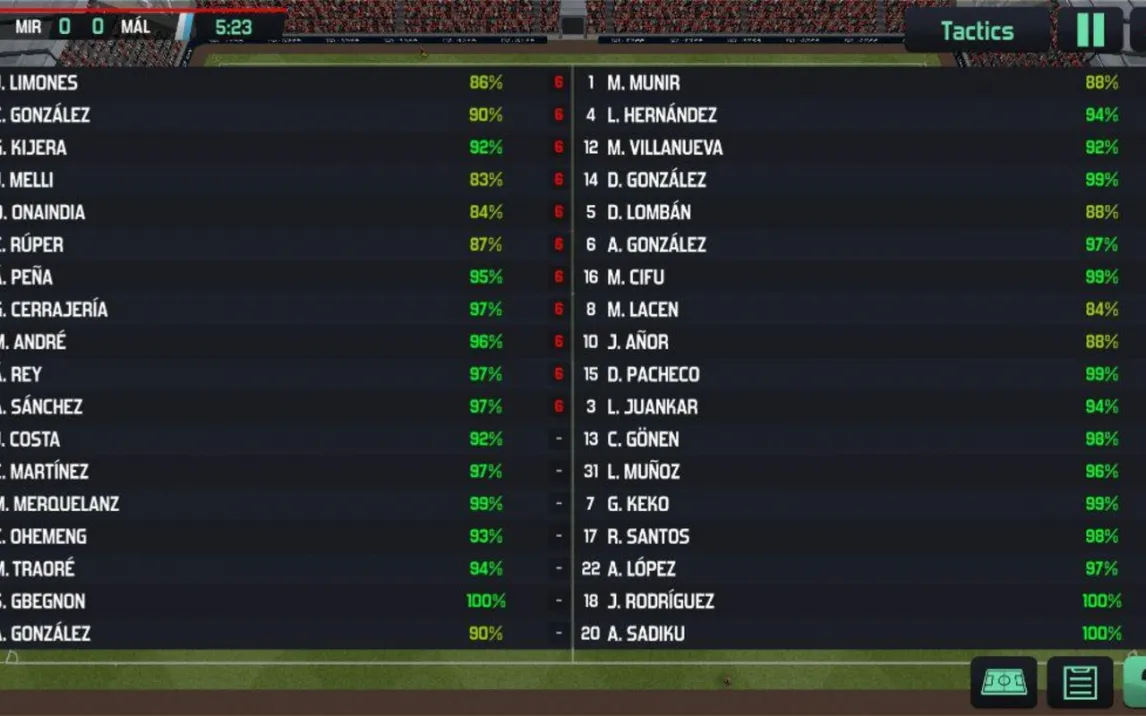Show the pitch view

point(1003,683)
